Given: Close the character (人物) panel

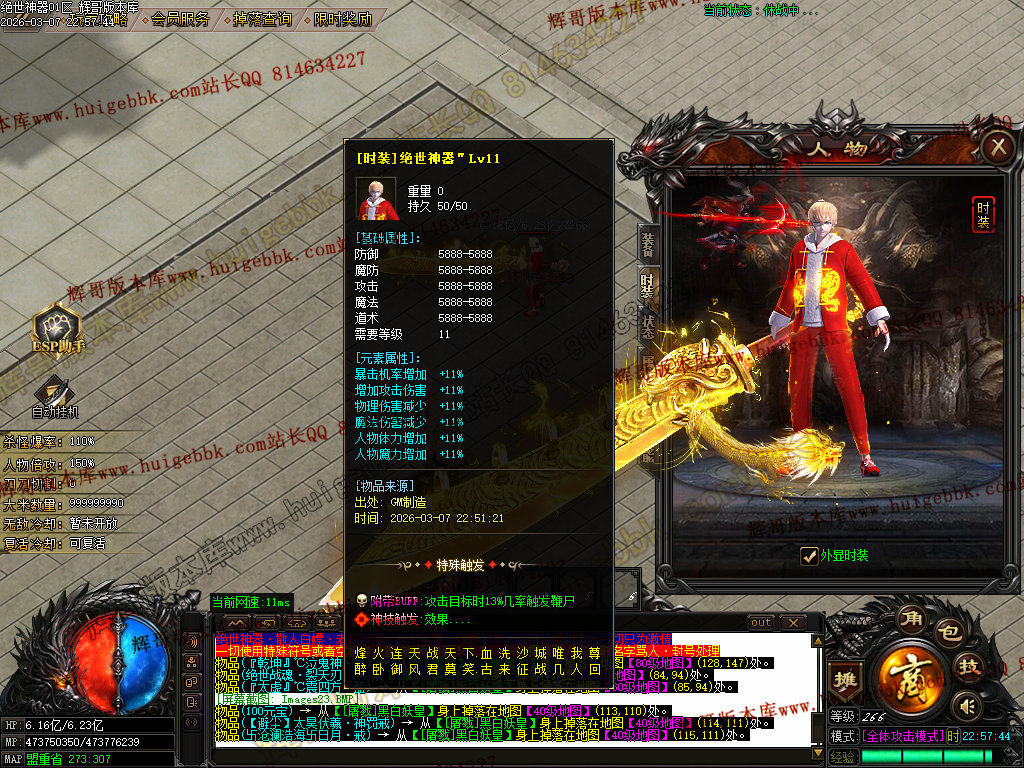Looking at the screenshot, I should [997, 148].
